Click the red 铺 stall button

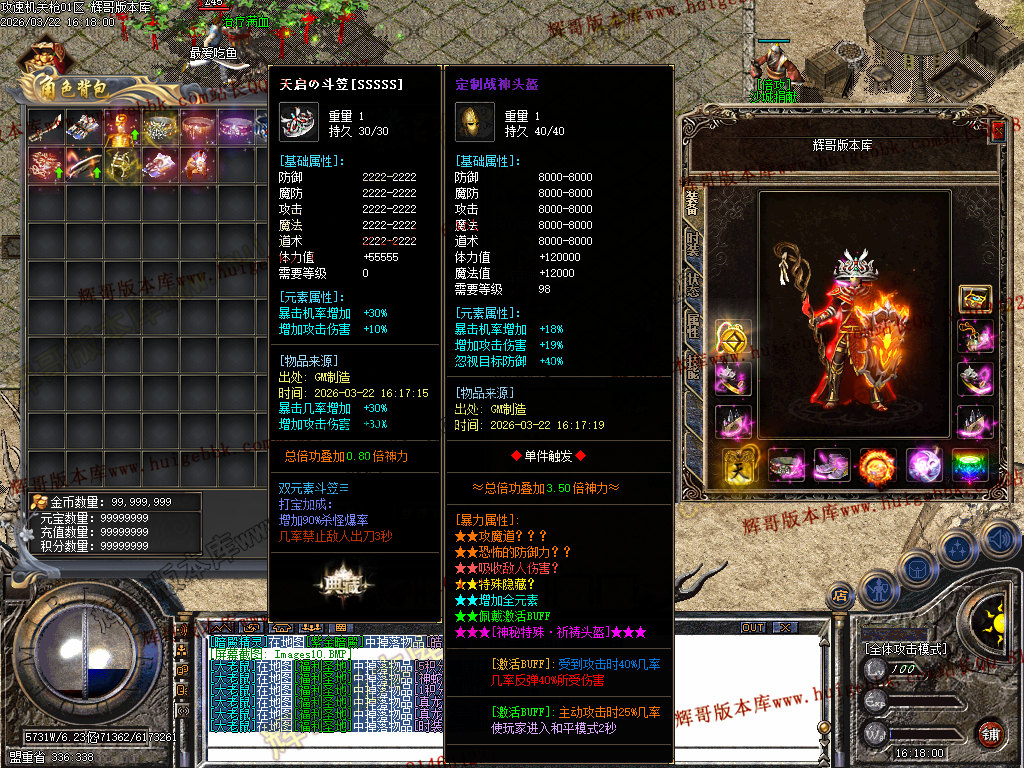coord(991,732)
